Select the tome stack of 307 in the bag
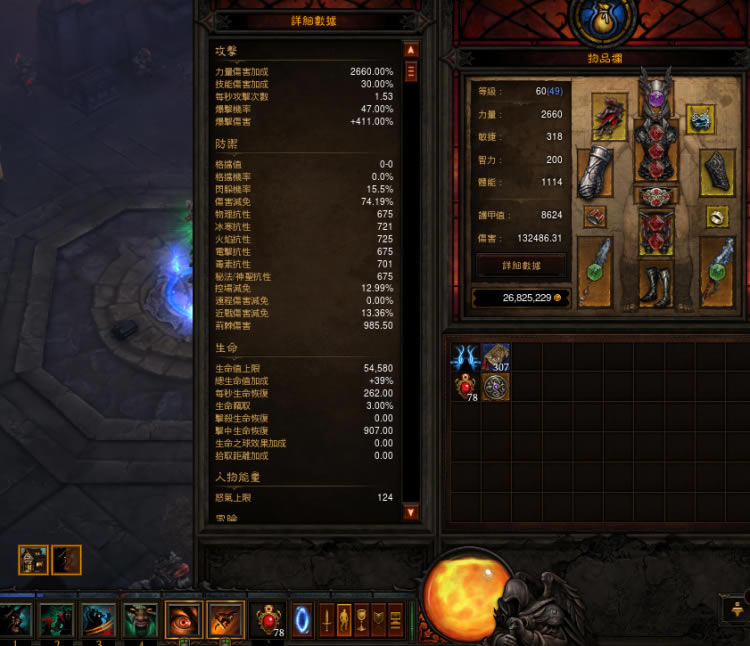The image size is (750, 646). (x=496, y=358)
